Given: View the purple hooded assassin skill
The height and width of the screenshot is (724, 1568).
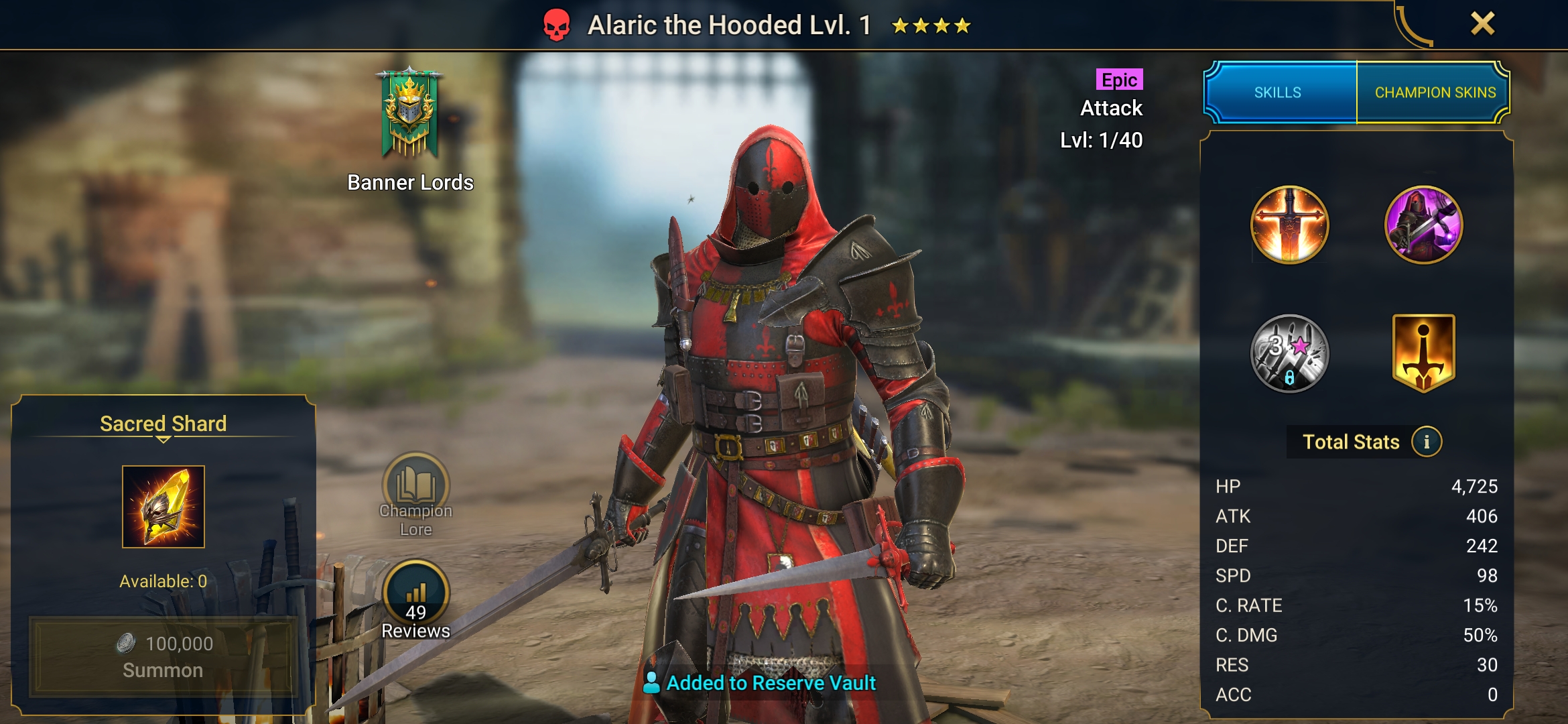Looking at the screenshot, I should (x=1423, y=225).
